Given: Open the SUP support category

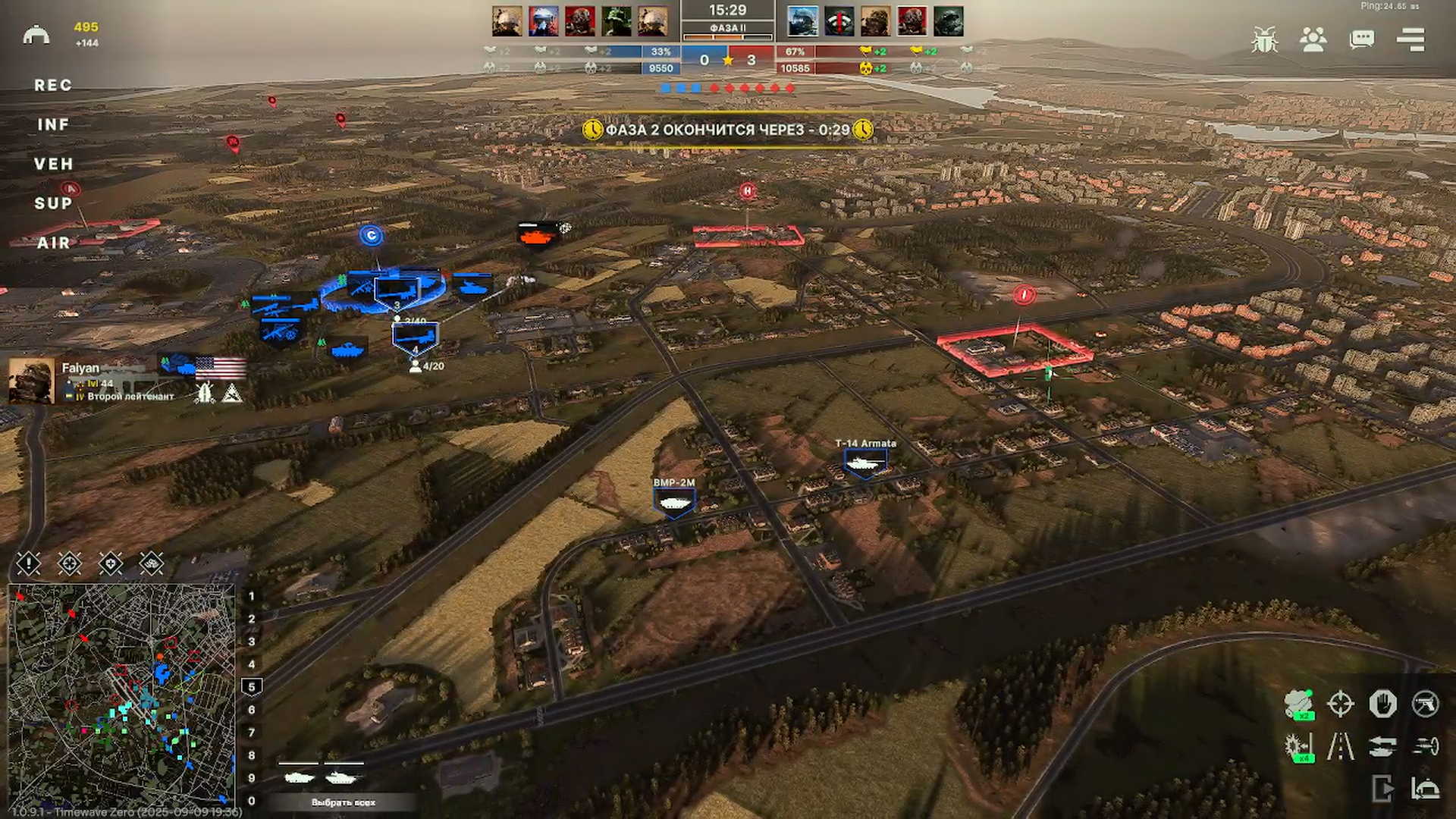Looking at the screenshot, I should click(x=53, y=204).
